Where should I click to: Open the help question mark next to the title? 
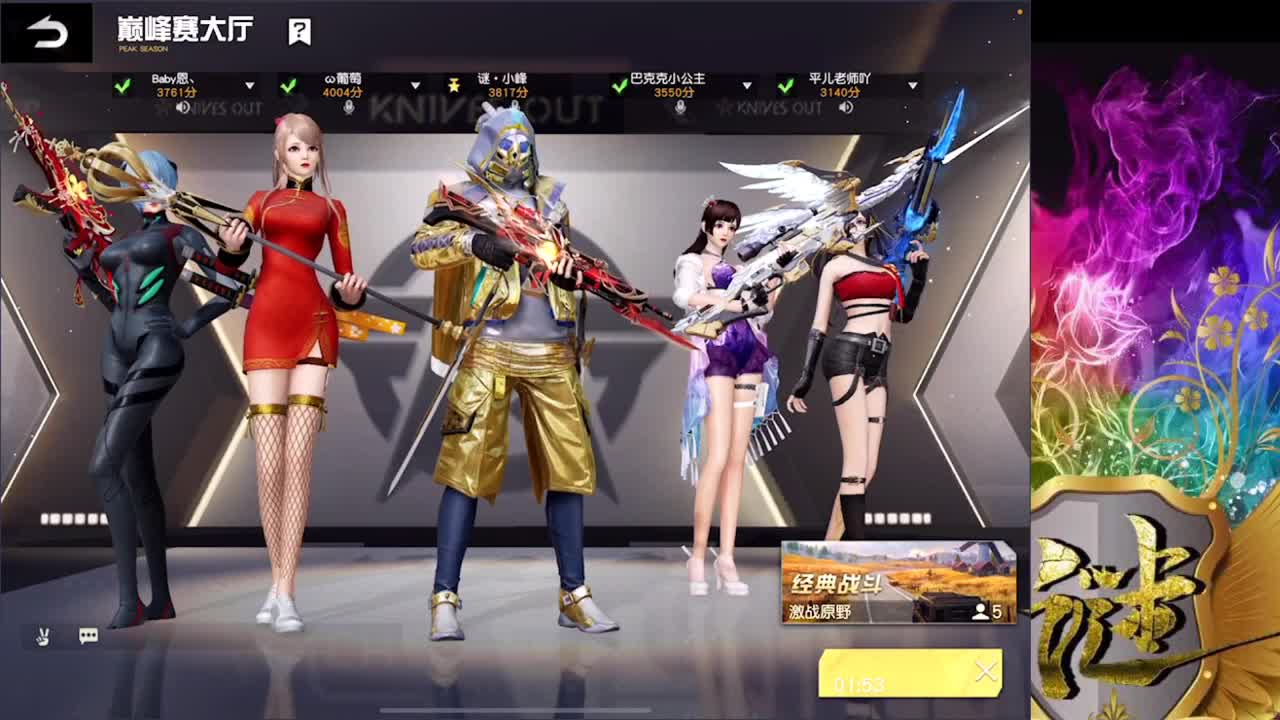[297, 31]
